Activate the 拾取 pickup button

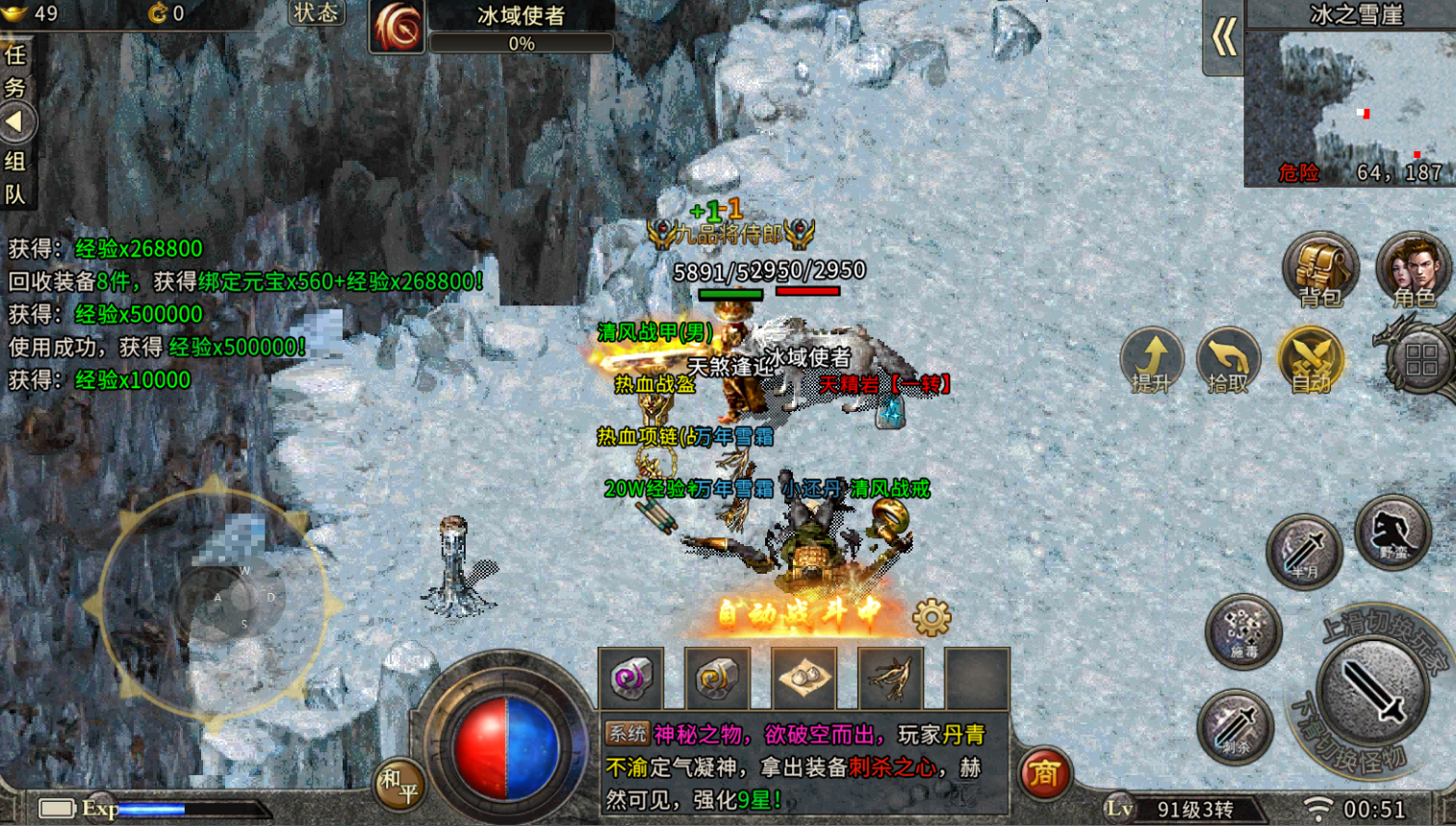click(x=1228, y=360)
